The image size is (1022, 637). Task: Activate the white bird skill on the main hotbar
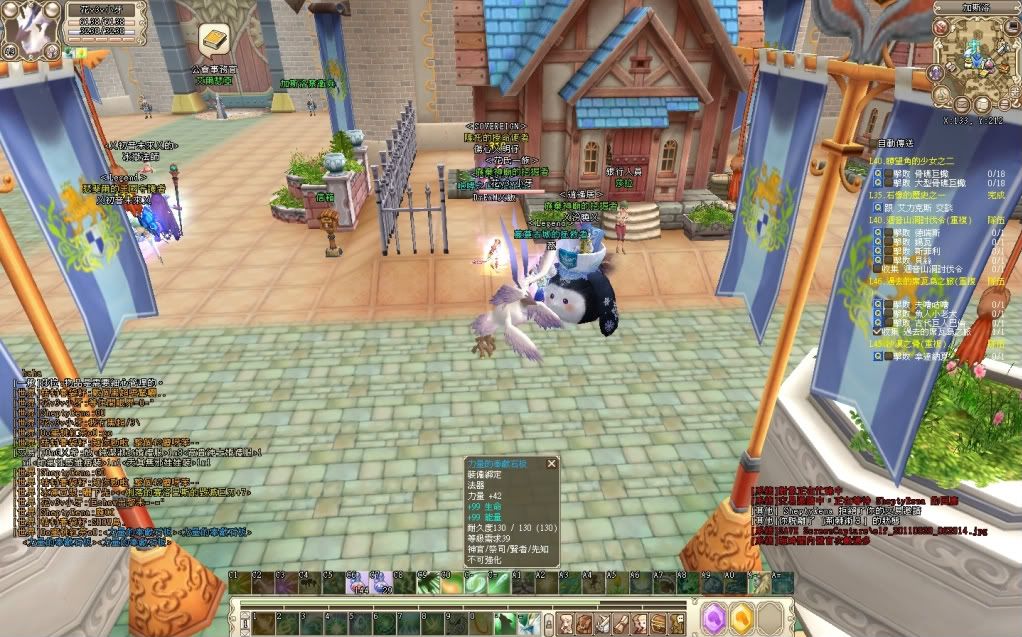(528, 622)
